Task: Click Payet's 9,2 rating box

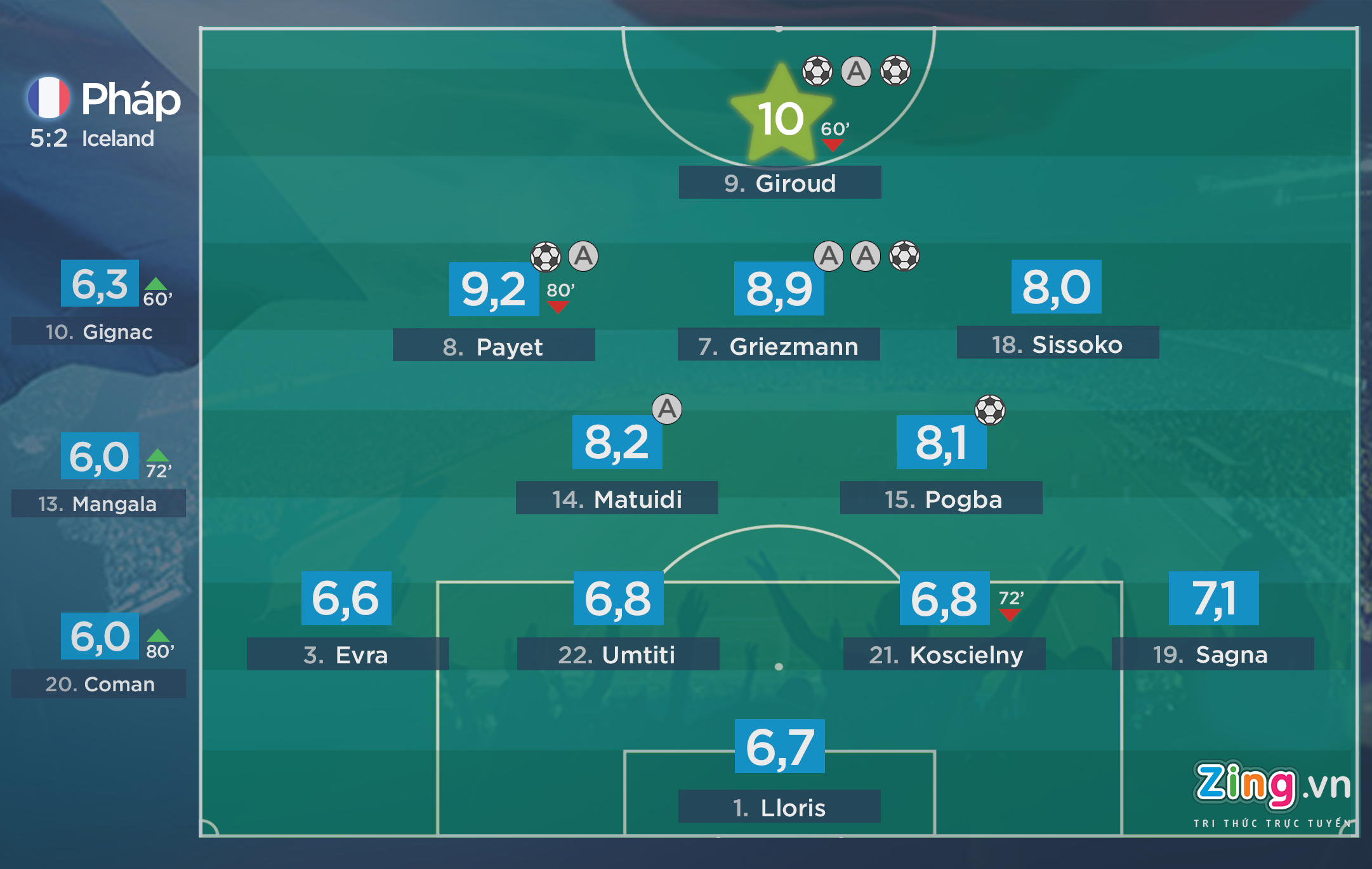Action: (x=494, y=289)
